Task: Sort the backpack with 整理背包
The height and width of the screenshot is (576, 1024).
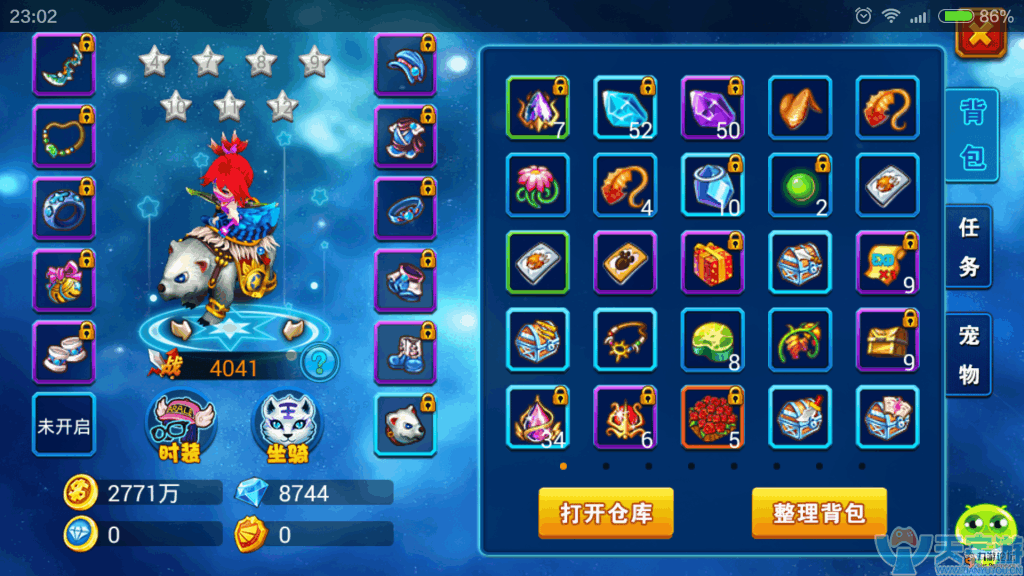Action: 819,513
